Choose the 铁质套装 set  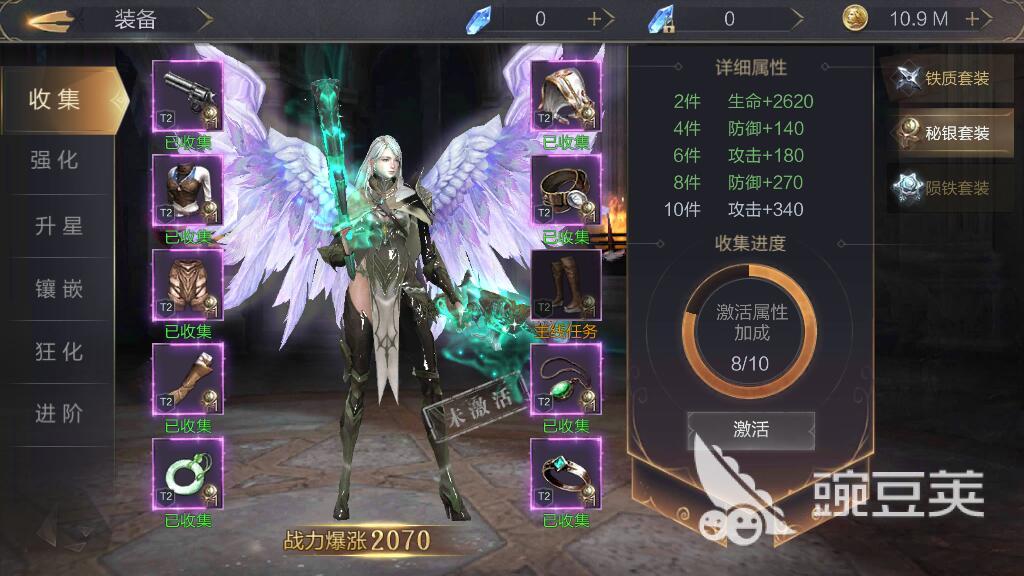[948, 79]
